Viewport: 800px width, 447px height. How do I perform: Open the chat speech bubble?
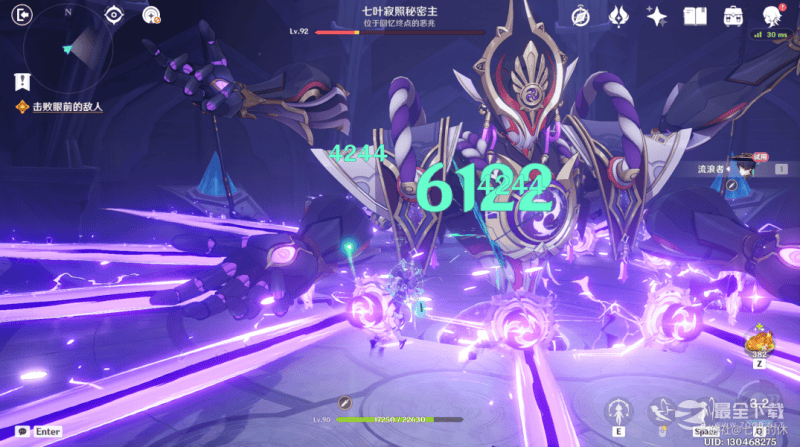[x=21, y=431]
